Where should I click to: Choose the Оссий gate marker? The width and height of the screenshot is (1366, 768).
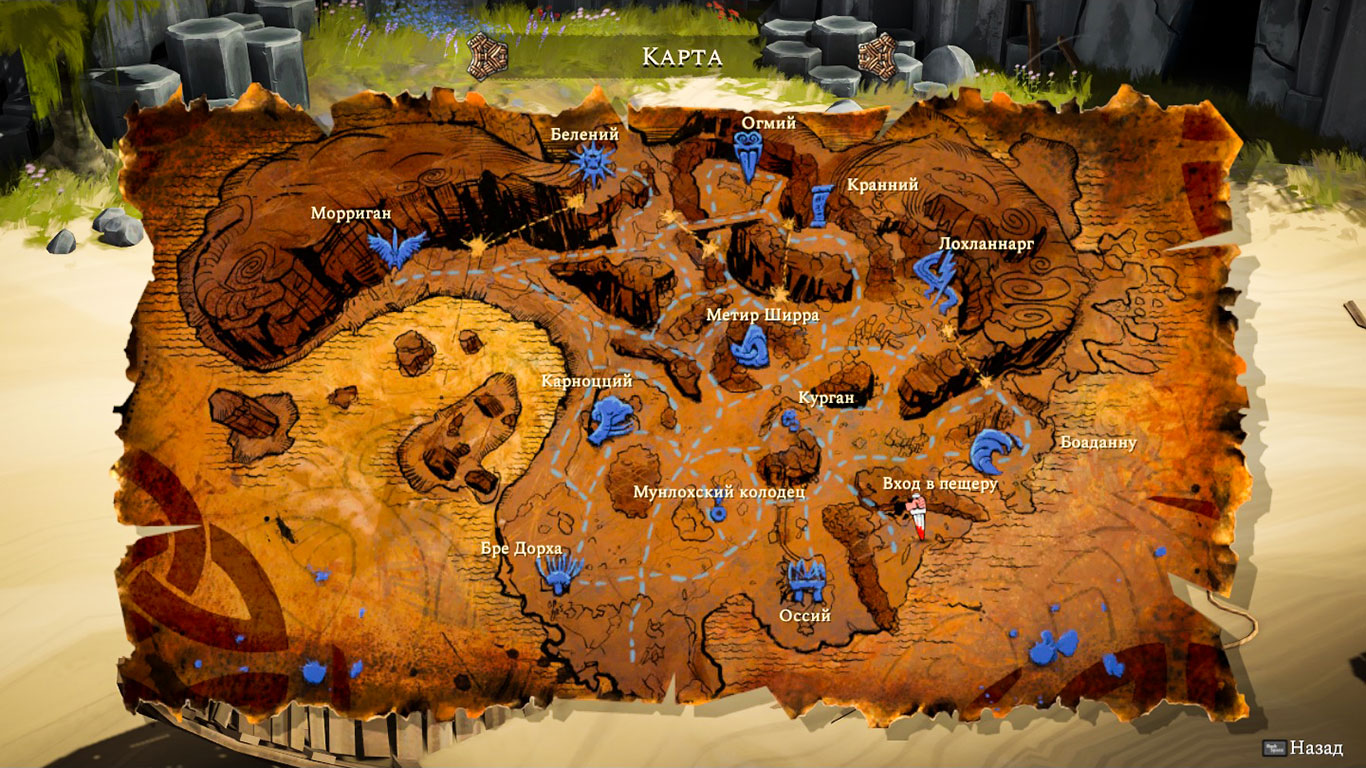pos(805,580)
